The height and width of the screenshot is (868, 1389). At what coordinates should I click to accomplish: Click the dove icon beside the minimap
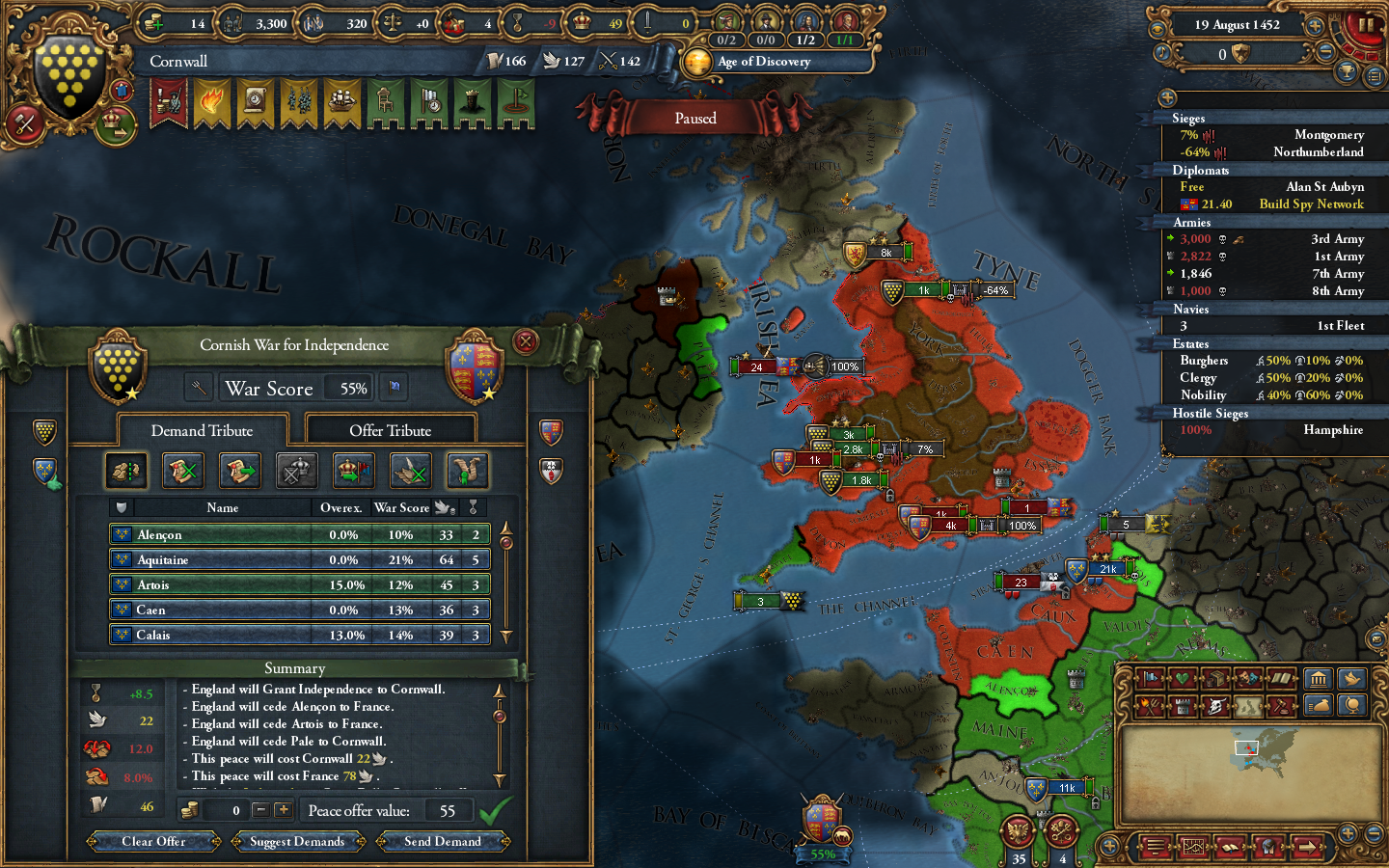point(1351,679)
